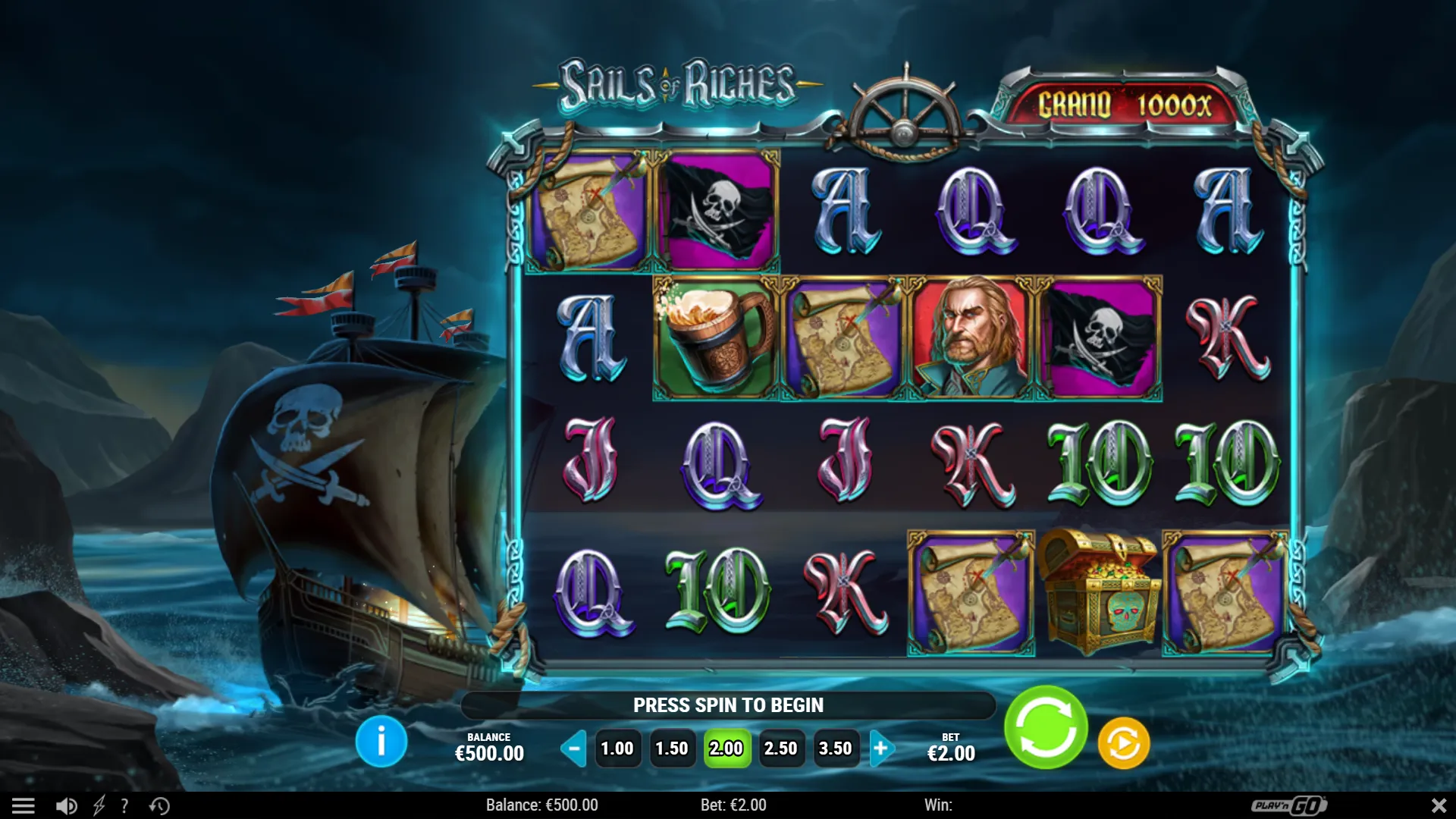The width and height of the screenshot is (1456, 819).
Task: Set the bet to 2.50
Action: pyautogui.click(x=781, y=748)
